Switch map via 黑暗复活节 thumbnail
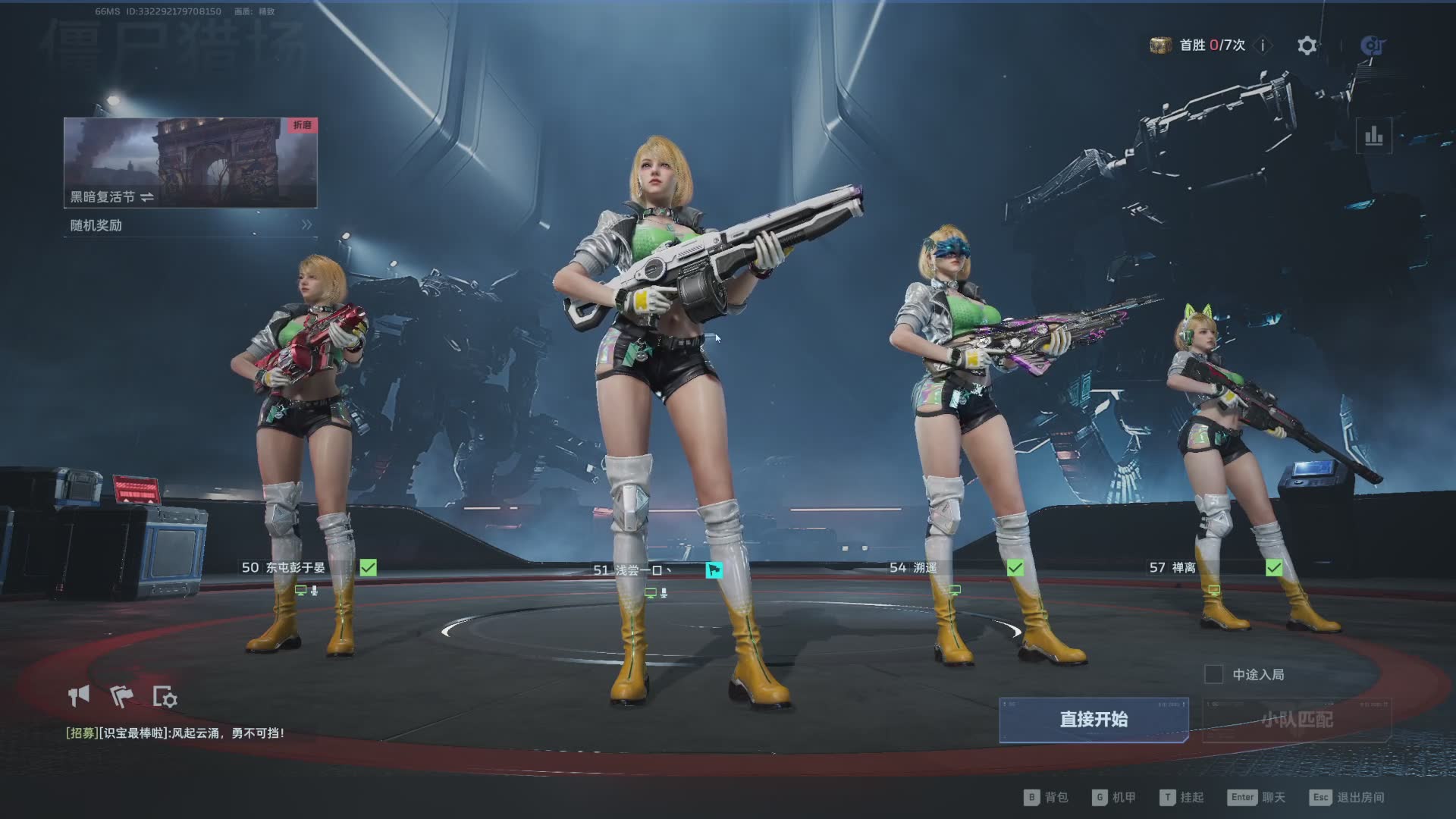The width and height of the screenshot is (1456, 819). pos(190,162)
